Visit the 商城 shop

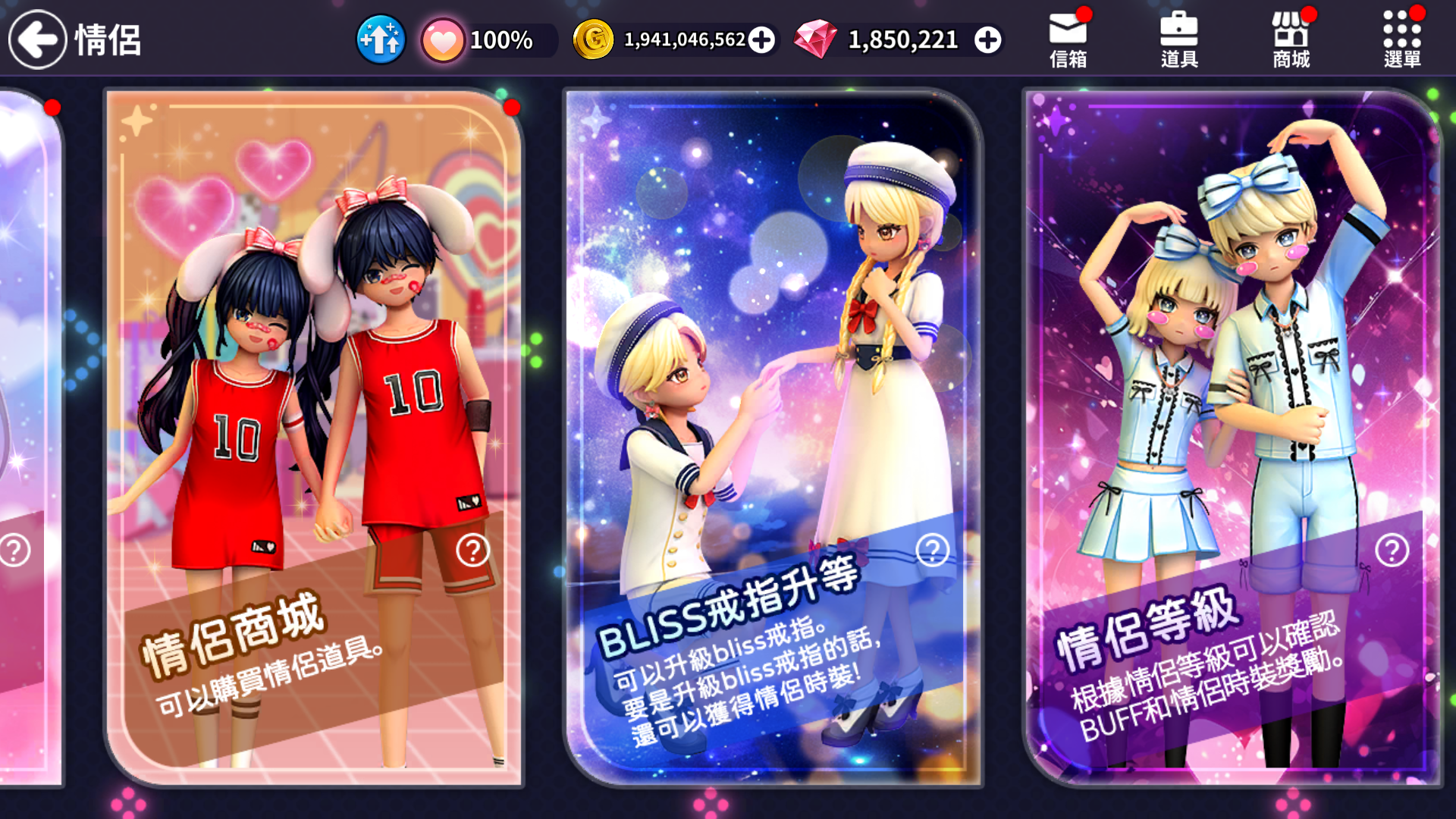1291,39
